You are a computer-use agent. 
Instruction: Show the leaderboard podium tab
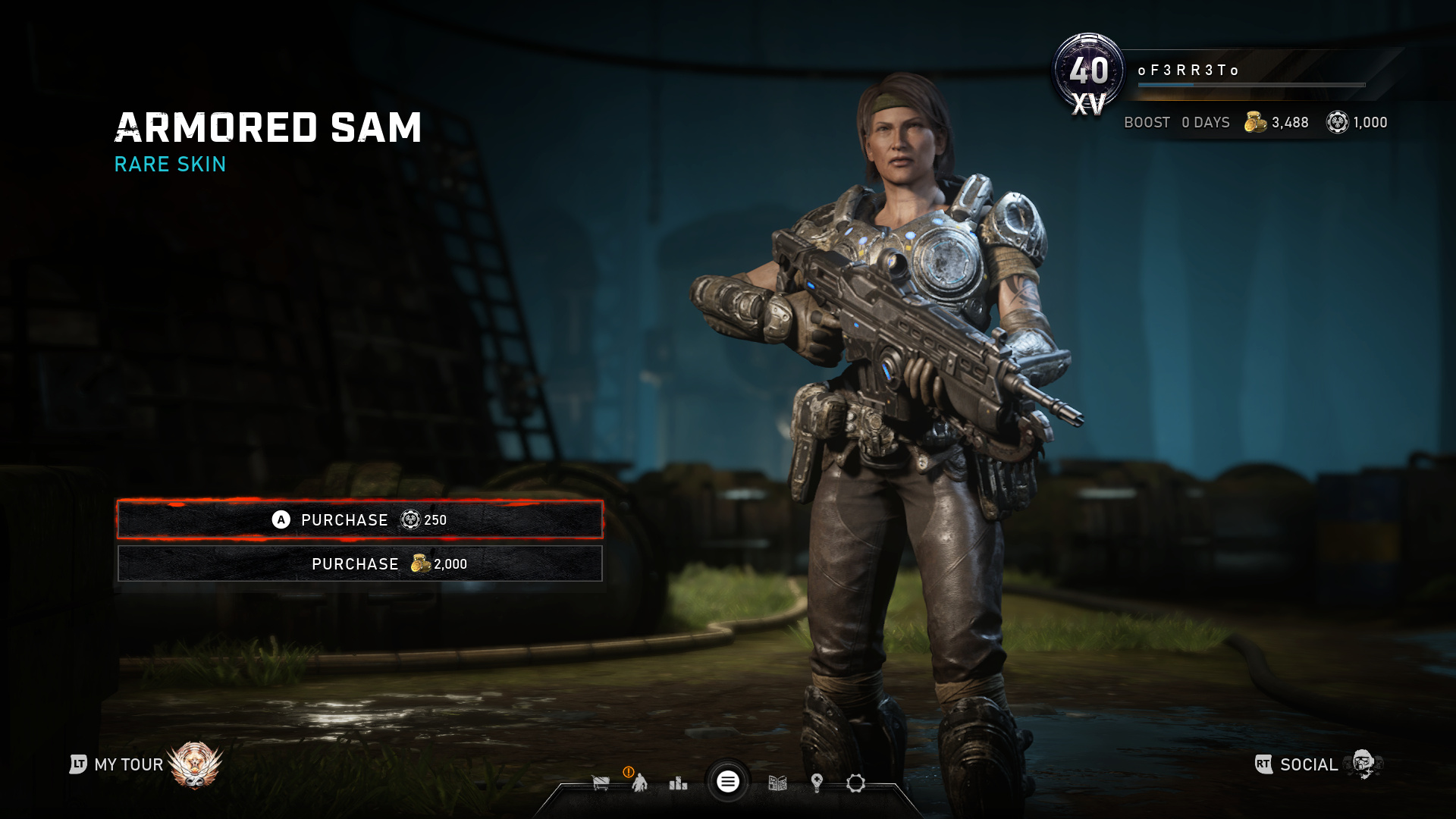point(678,783)
